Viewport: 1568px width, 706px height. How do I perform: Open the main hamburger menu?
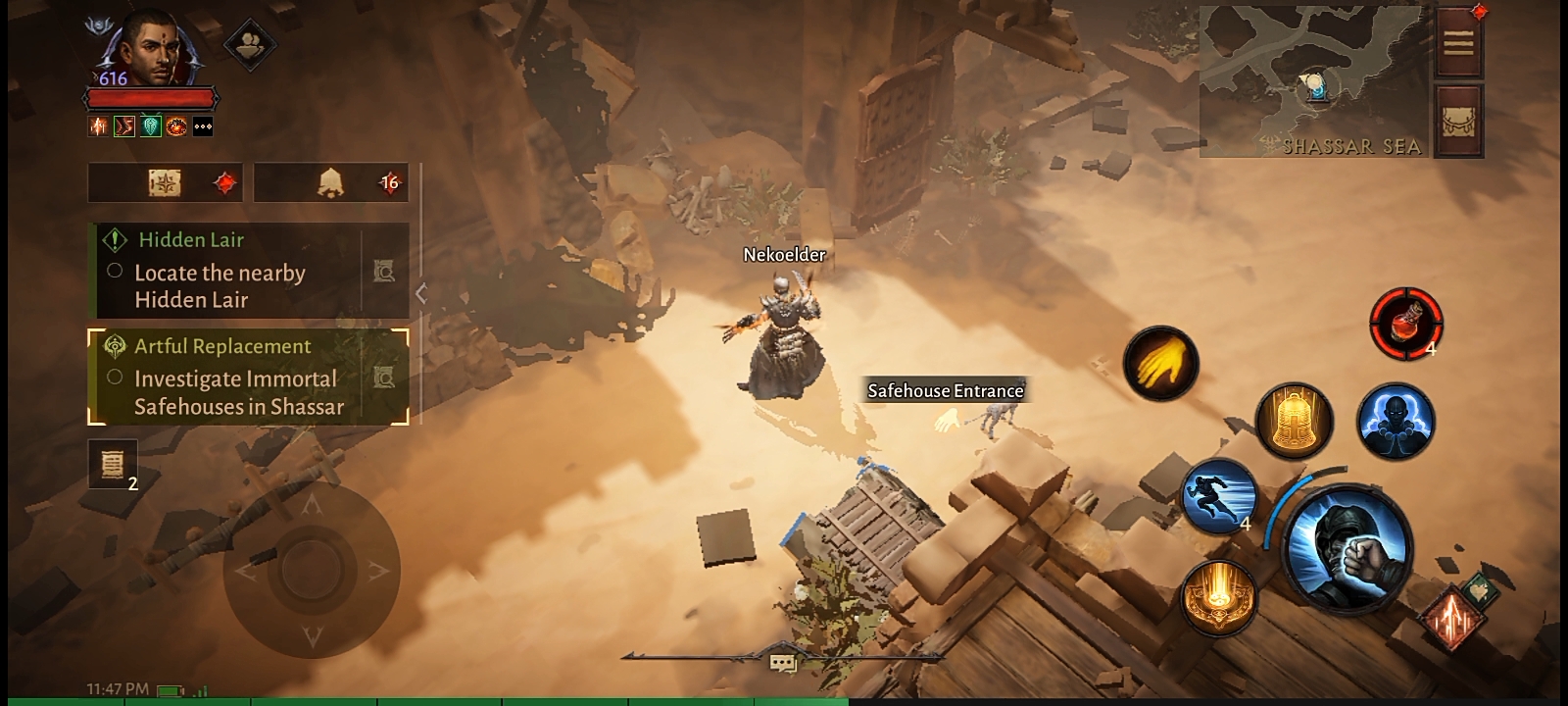tap(1458, 42)
